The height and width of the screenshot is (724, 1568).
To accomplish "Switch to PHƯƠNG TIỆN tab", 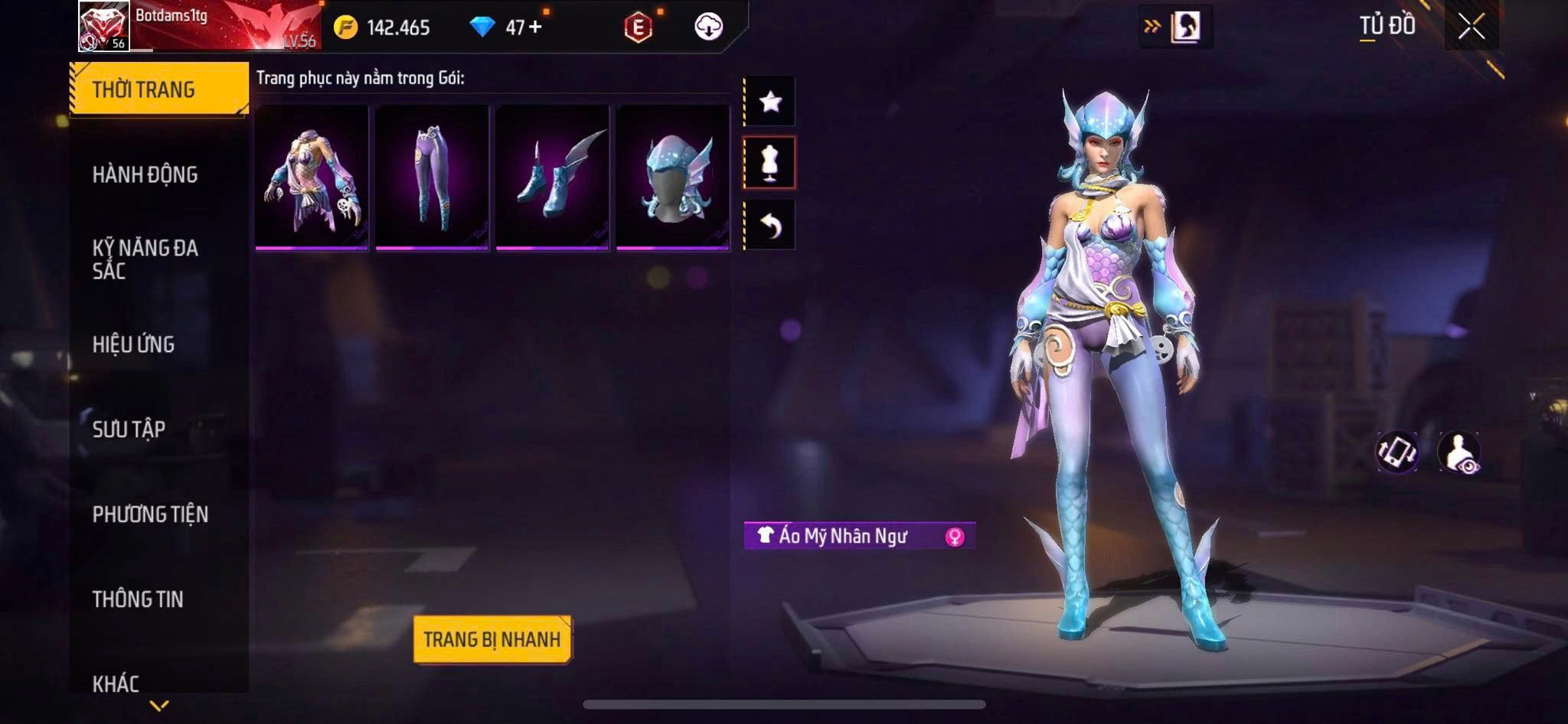I will (150, 514).
